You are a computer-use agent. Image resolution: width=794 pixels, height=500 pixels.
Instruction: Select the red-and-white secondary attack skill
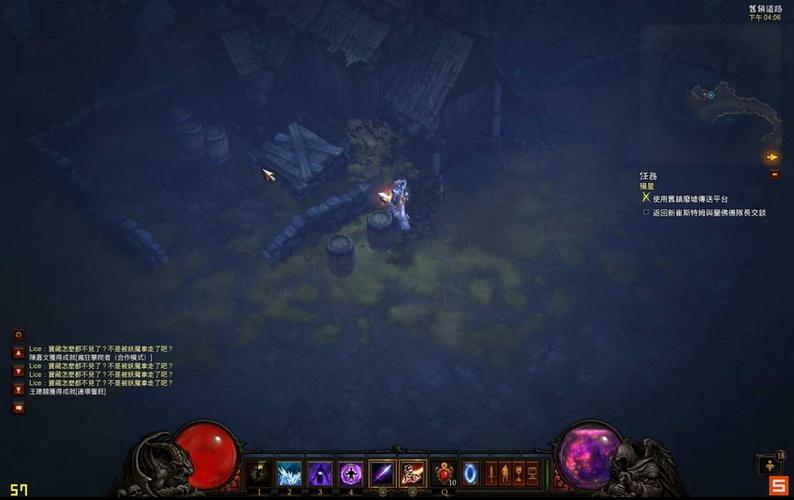click(413, 473)
